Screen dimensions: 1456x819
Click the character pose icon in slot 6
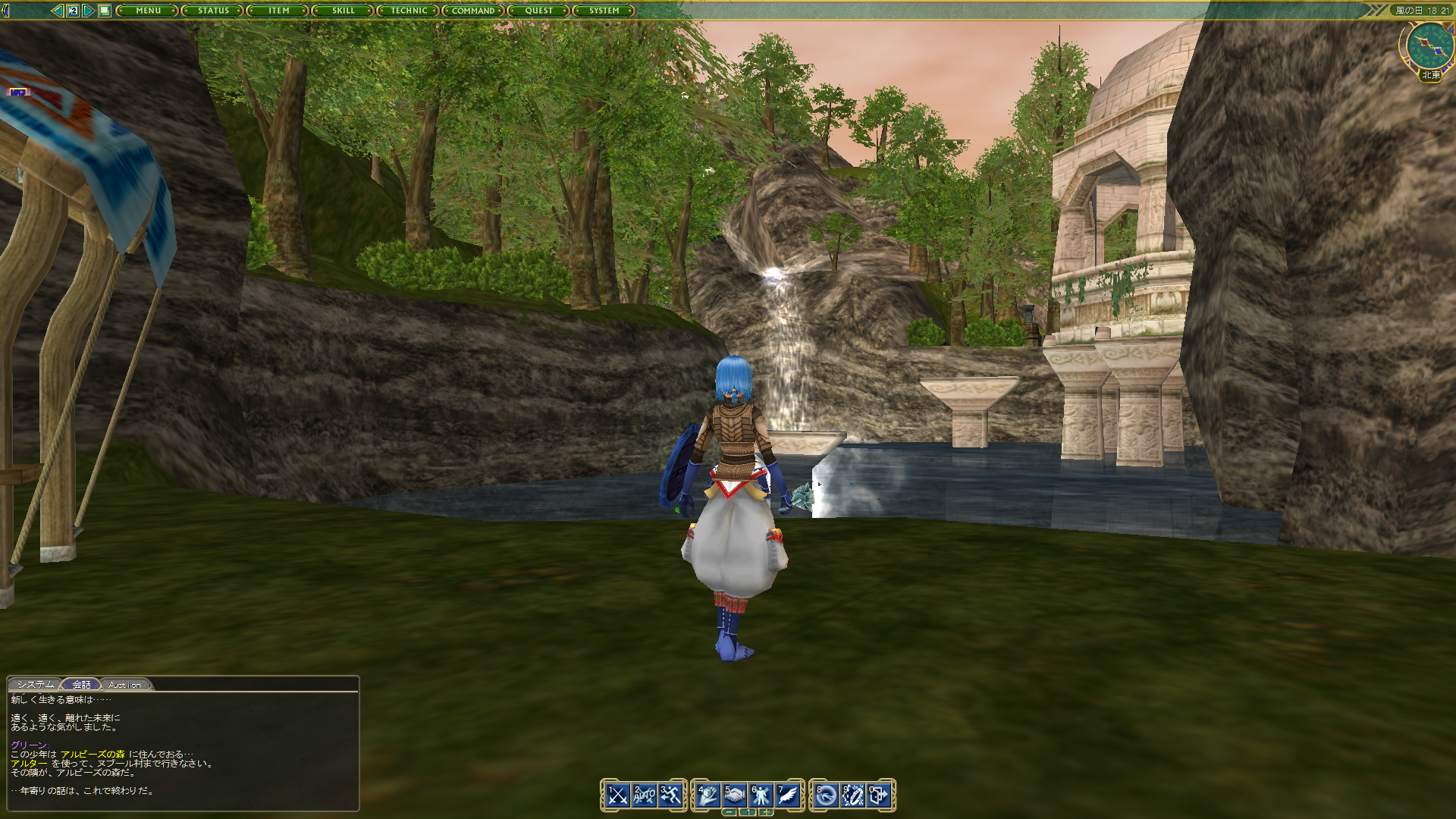760,795
